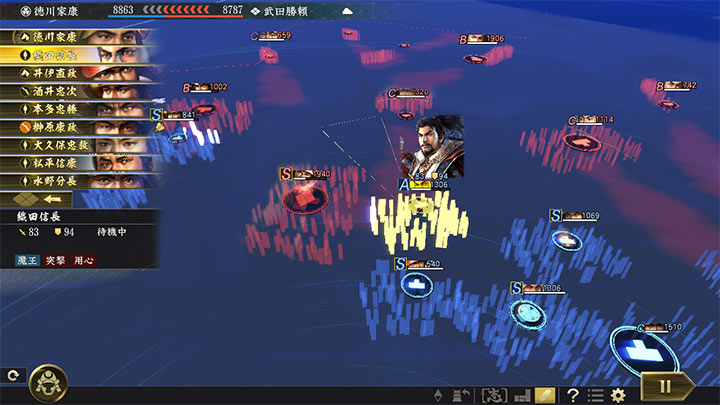
Task: Choose 酒井忠次 from the officer list
Action: 78,91
